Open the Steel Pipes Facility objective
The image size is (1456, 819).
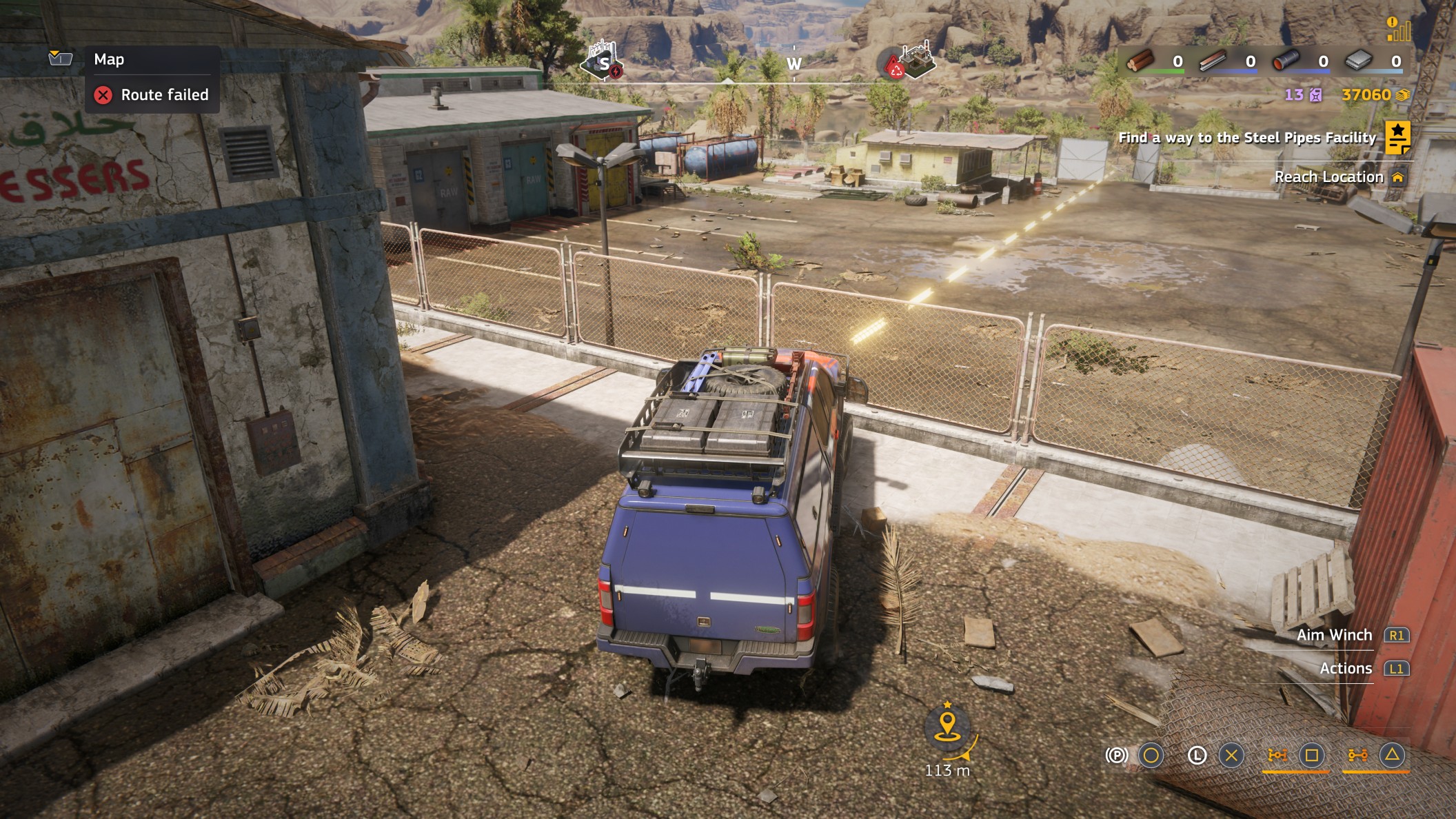pos(1246,138)
